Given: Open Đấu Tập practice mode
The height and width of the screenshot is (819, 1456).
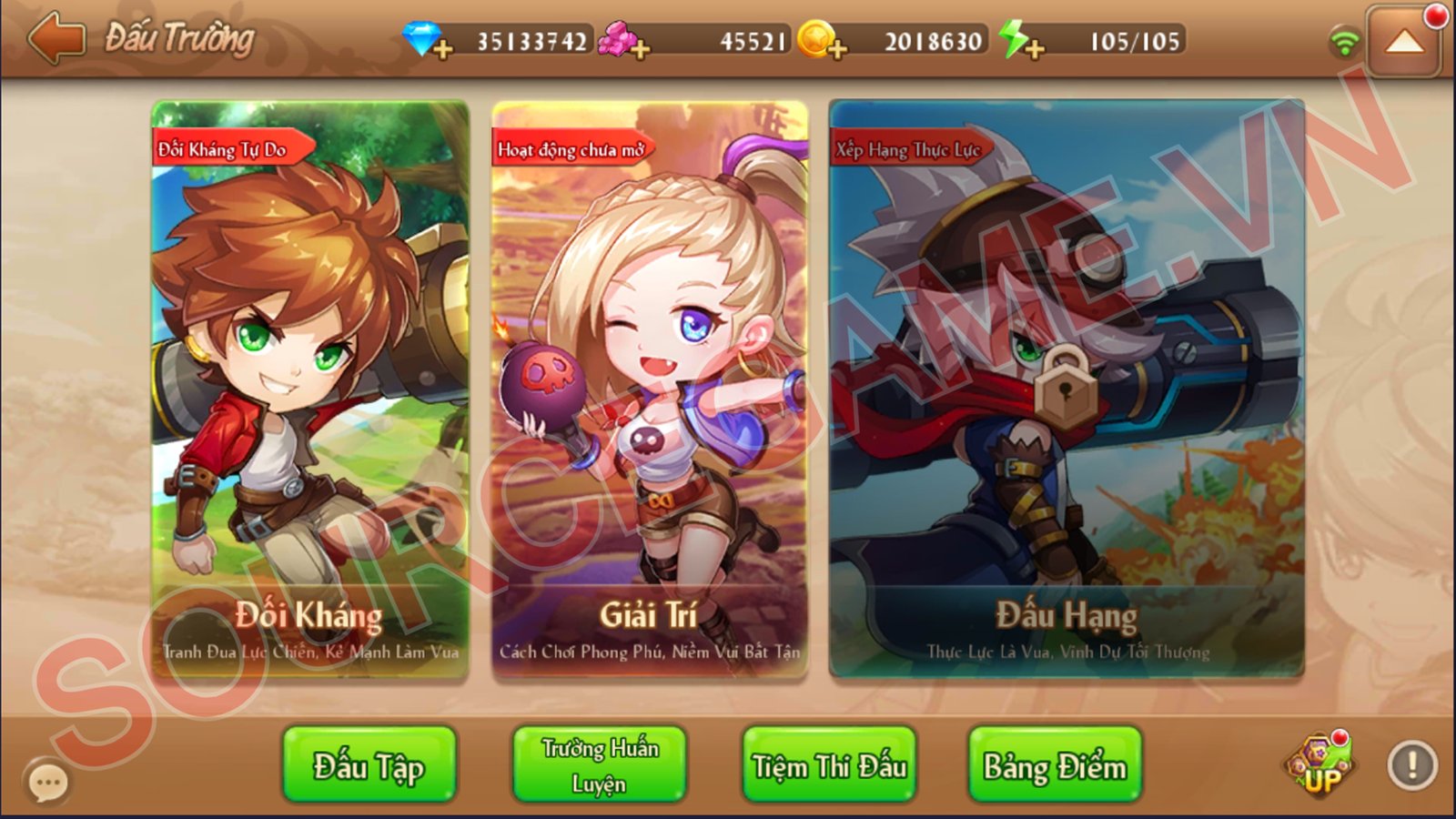Looking at the screenshot, I should tap(369, 765).
